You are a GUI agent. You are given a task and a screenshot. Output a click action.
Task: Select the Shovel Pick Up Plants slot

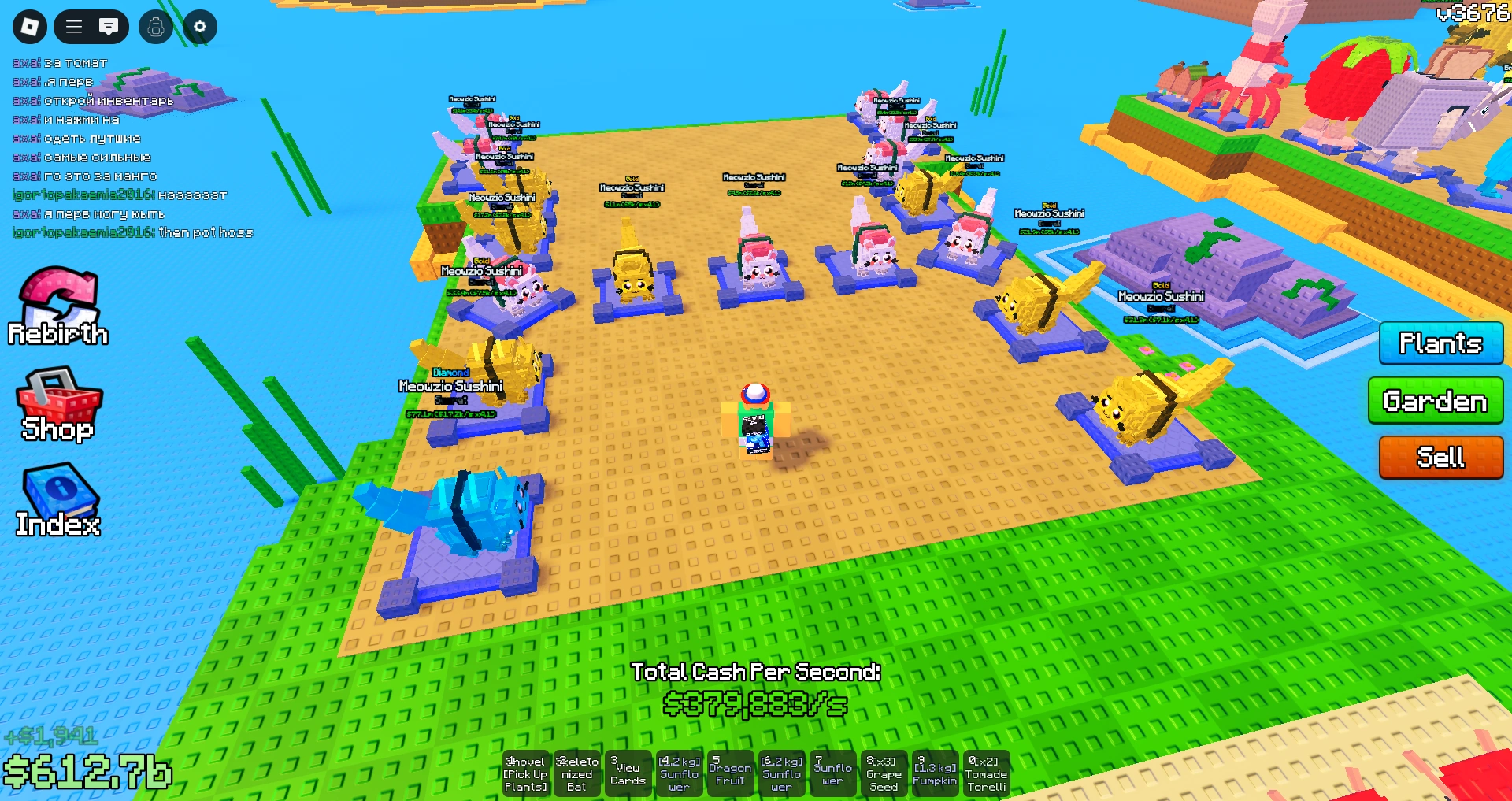(526, 773)
